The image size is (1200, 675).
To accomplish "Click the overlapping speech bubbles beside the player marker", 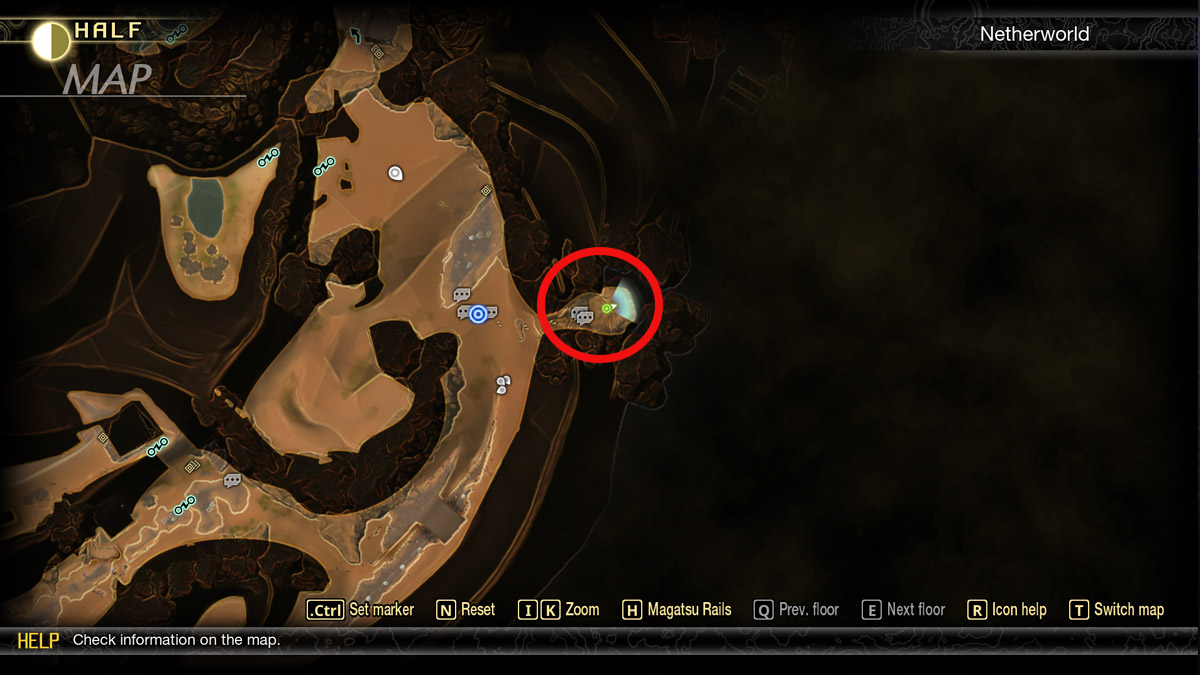I will coord(583,316).
